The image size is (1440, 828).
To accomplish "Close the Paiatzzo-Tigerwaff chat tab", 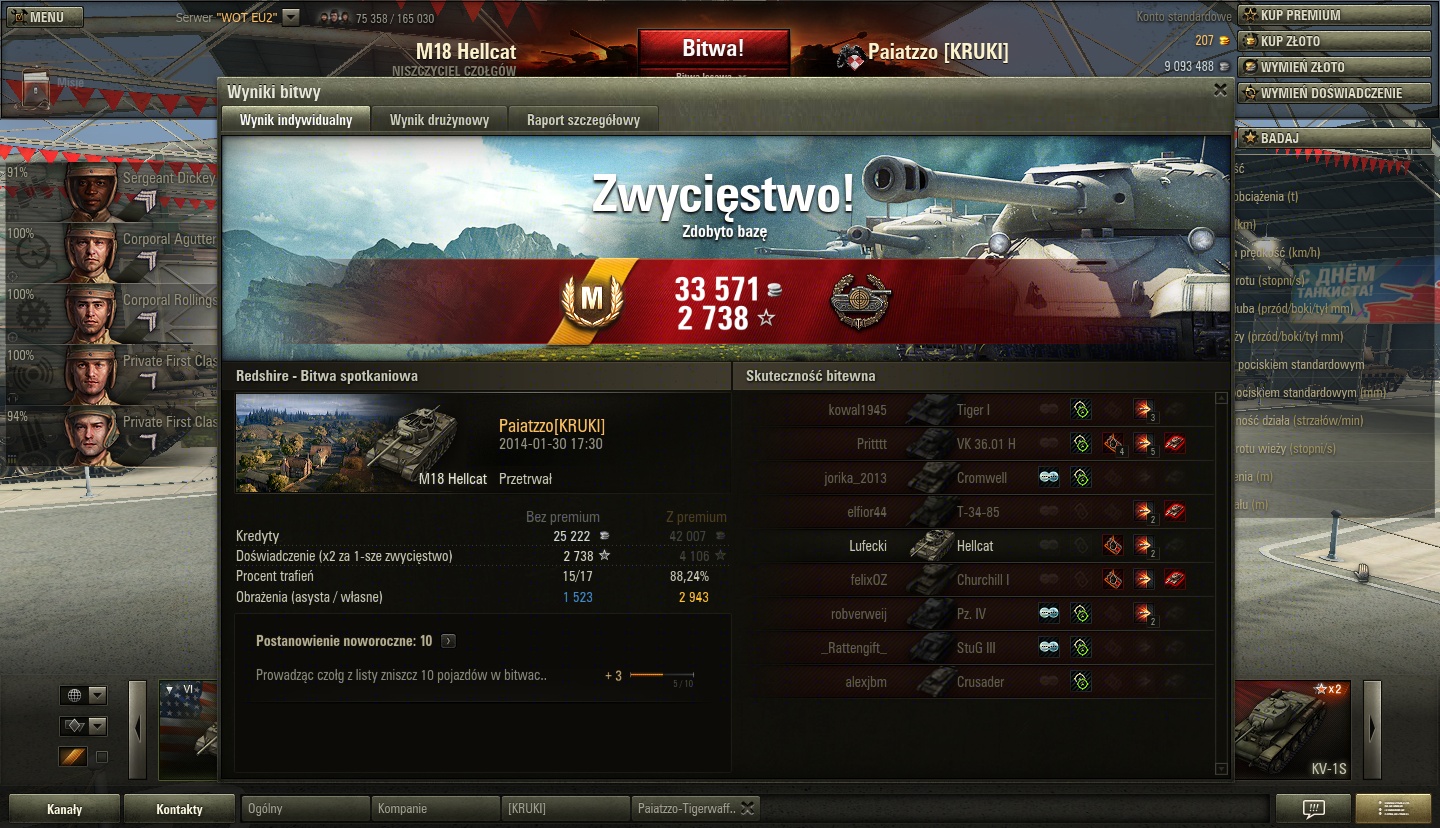I will coord(747,809).
